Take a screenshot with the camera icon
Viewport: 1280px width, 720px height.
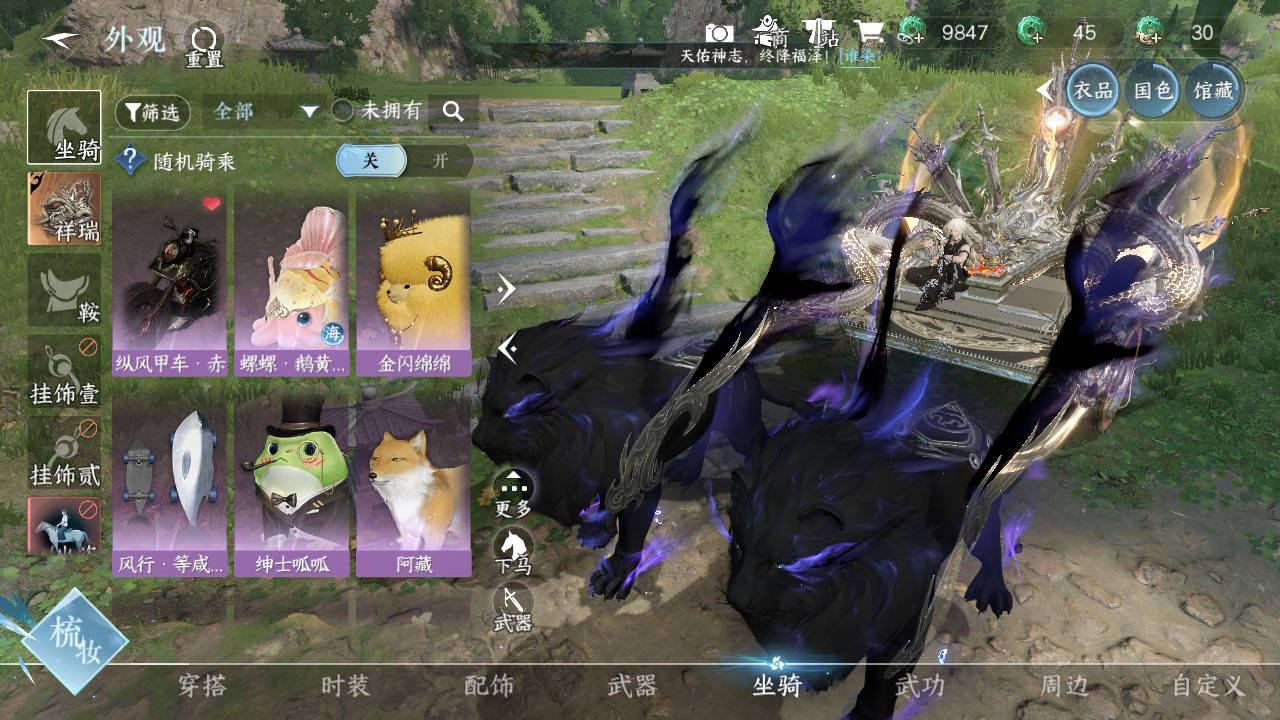coord(719,33)
